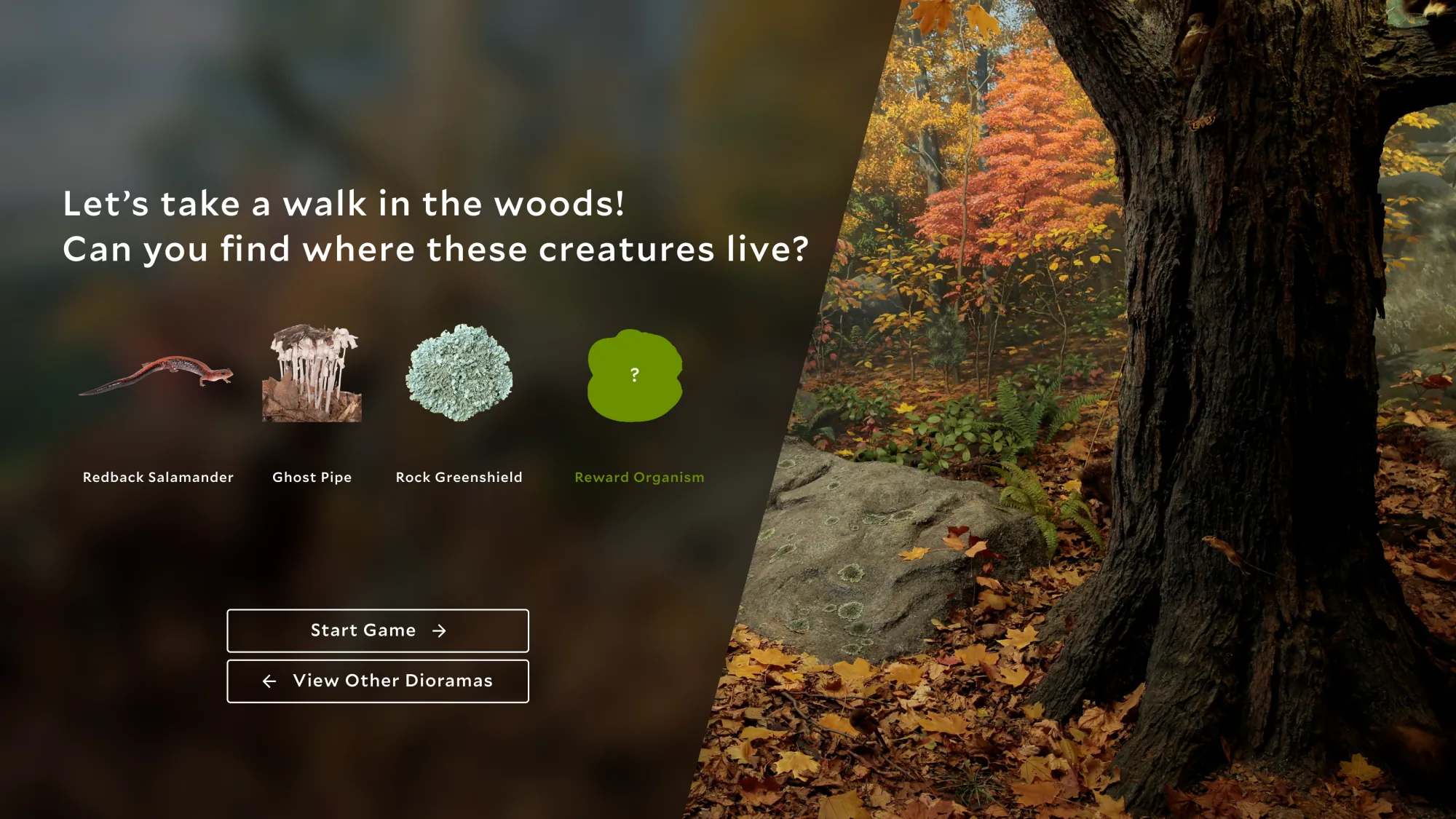Image resolution: width=1456 pixels, height=819 pixels.
Task: Click the Ghost Pipe label text
Action: [x=312, y=478]
